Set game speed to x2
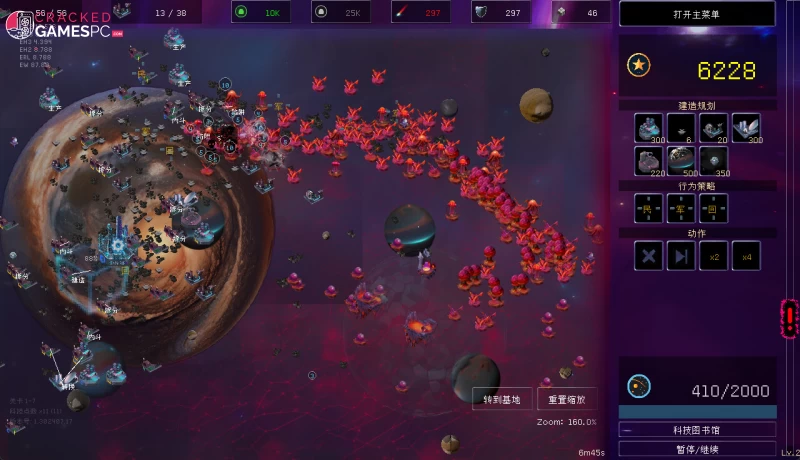 point(713,256)
